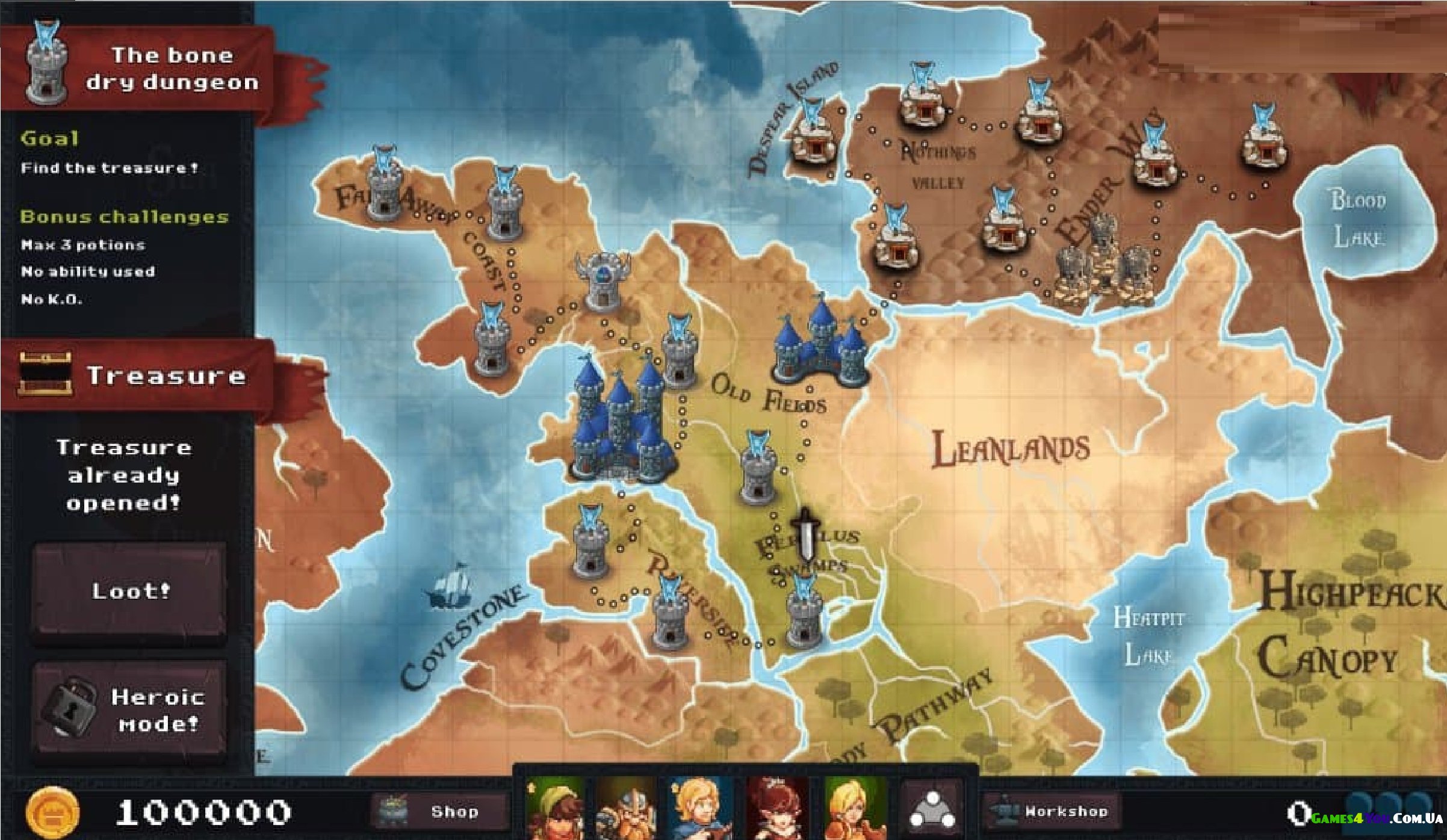Open the Shop
This screenshot has height=840, width=1447.
pyautogui.click(x=439, y=811)
